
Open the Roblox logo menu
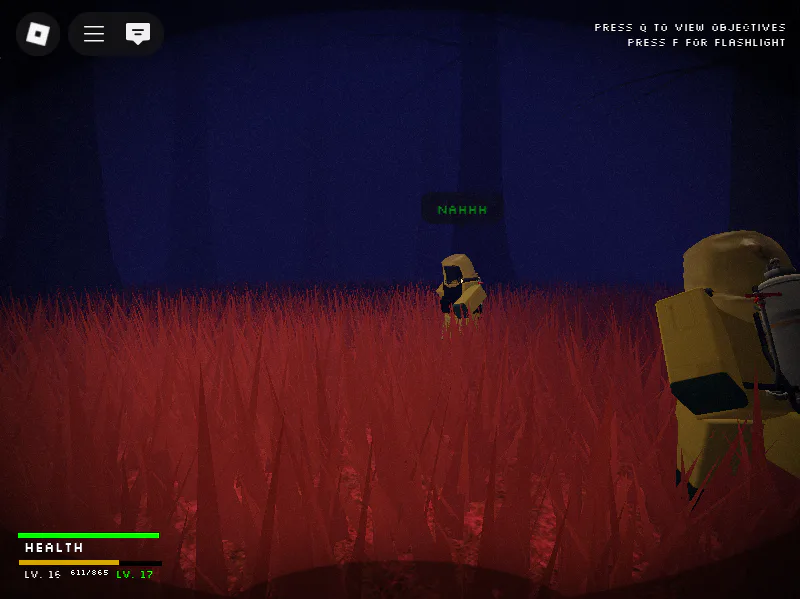(38, 34)
